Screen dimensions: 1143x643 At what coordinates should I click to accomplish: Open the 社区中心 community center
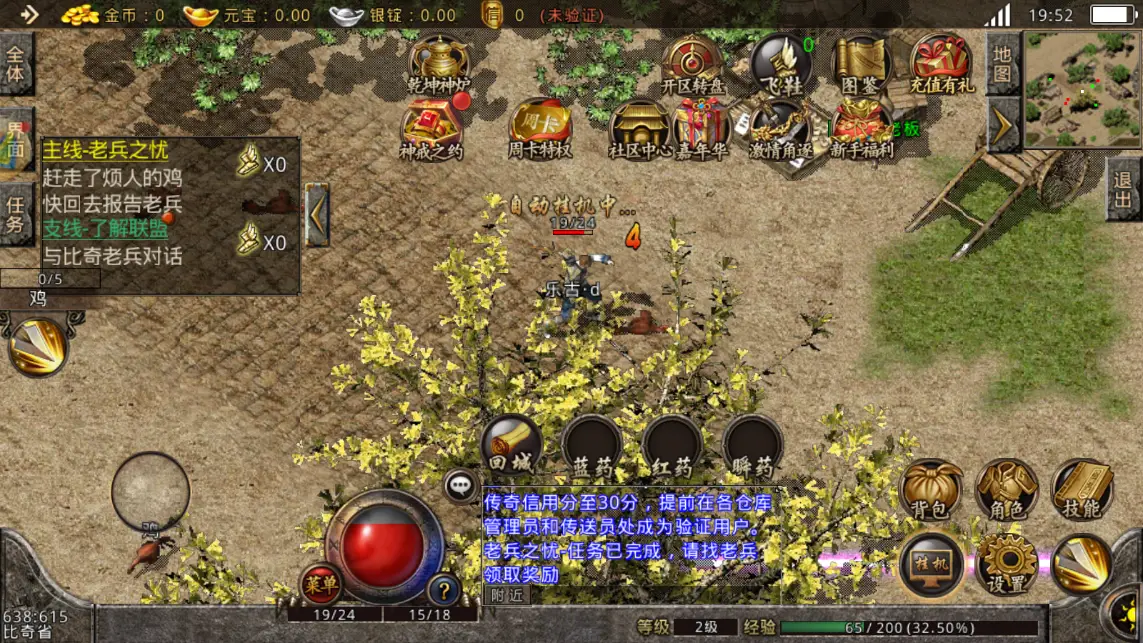click(639, 130)
